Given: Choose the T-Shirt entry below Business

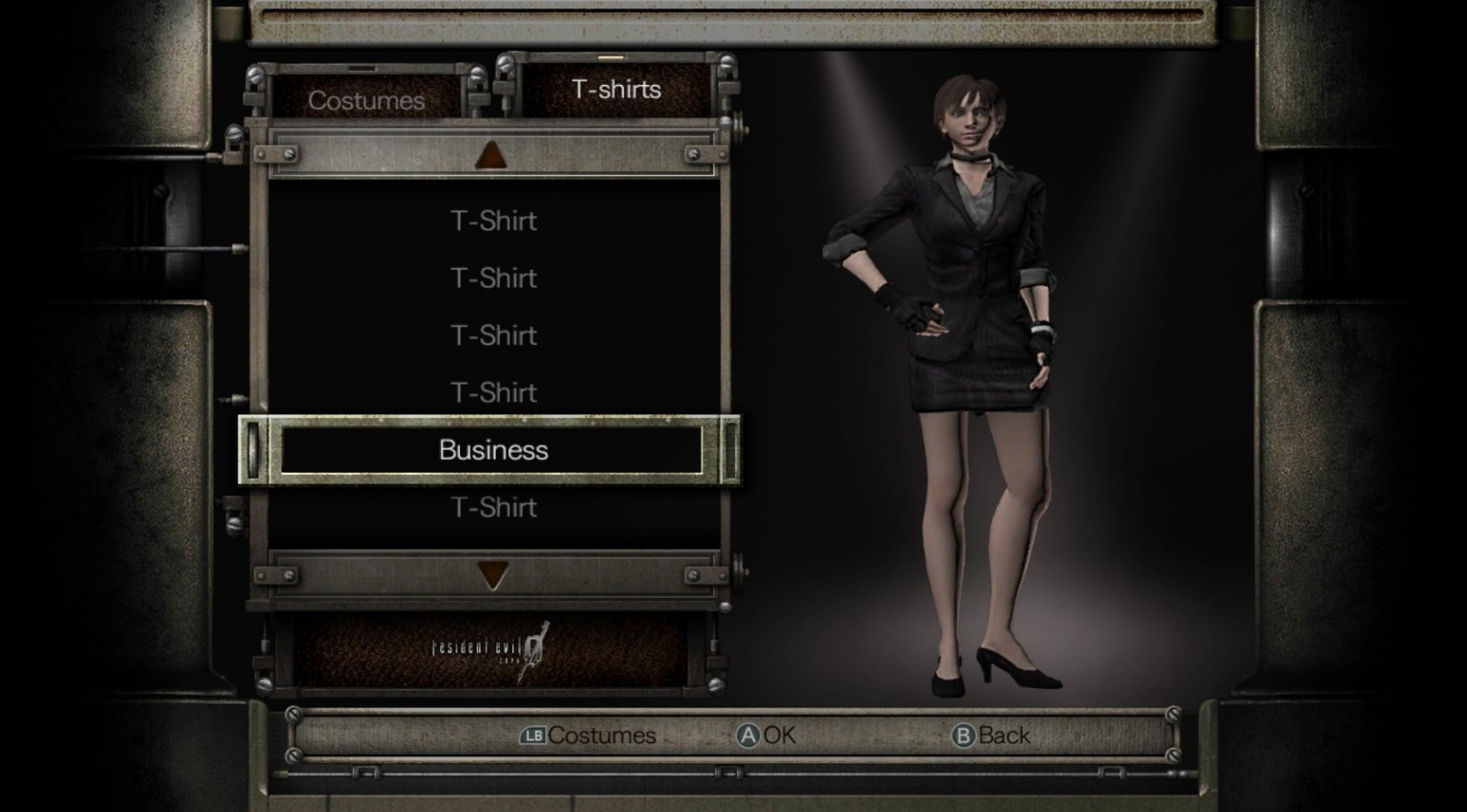Looking at the screenshot, I should click(x=493, y=507).
